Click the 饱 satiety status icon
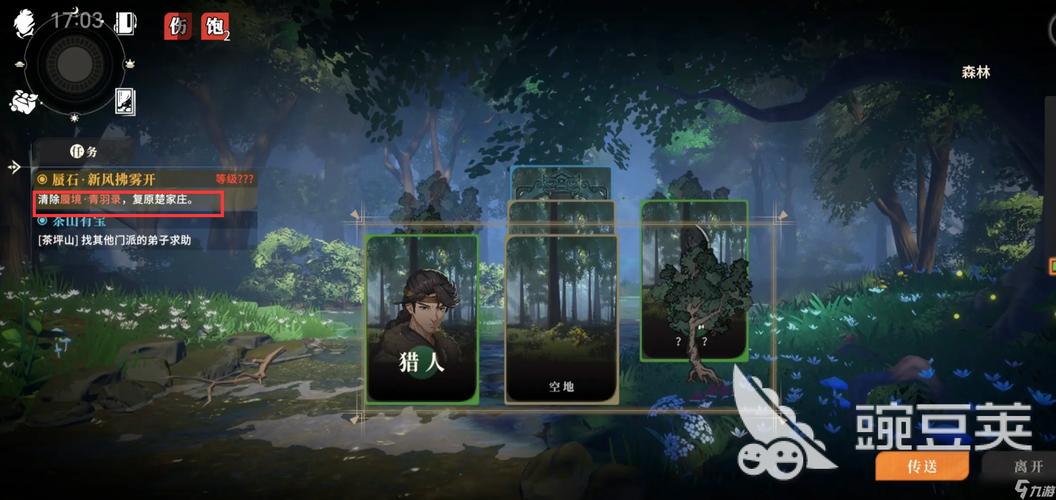The height and width of the screenshot is (500, 1056). click(214, 26)
